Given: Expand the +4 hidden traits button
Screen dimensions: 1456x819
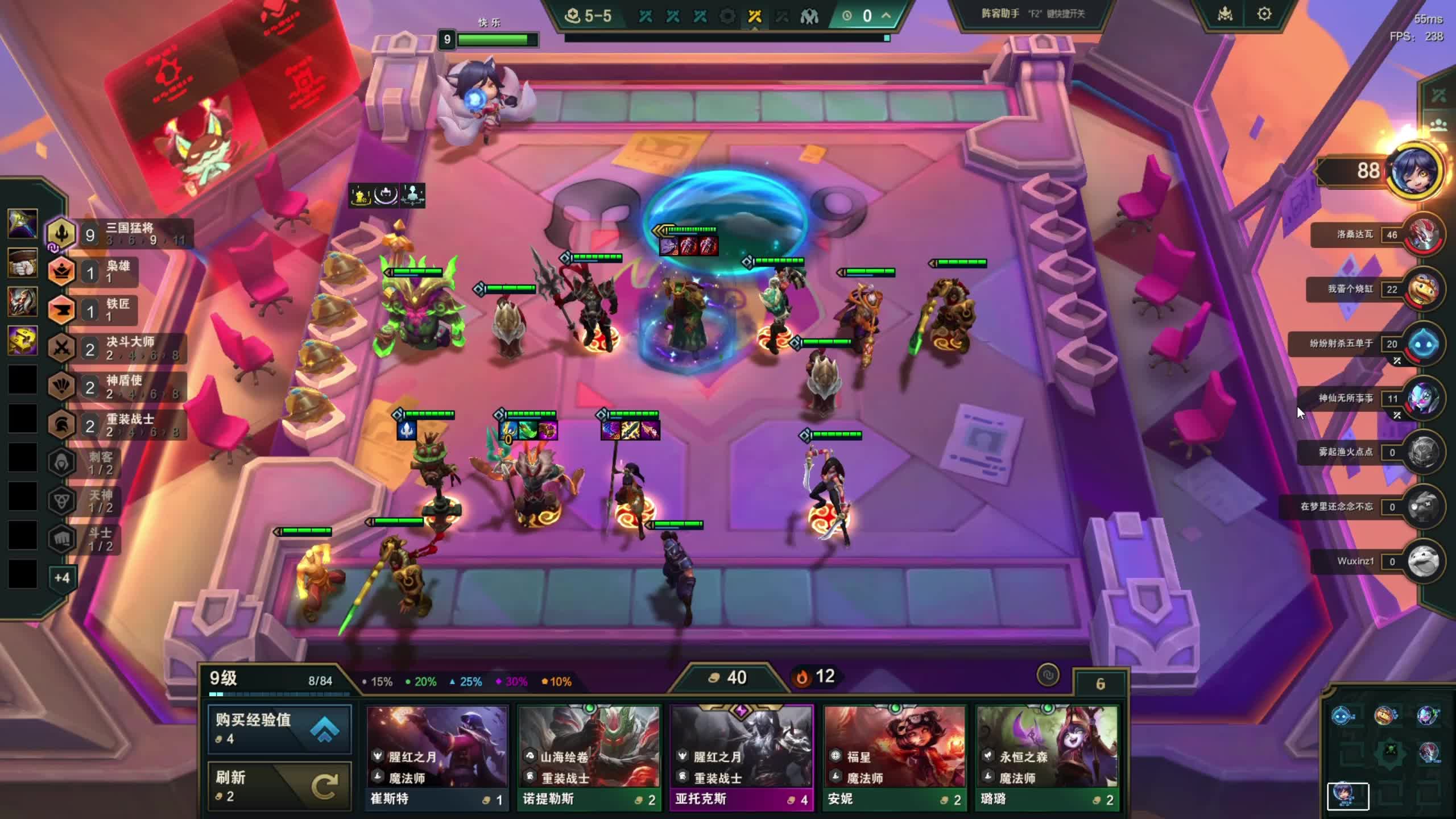Looking at the screenshot, I should tap(61, 578).
